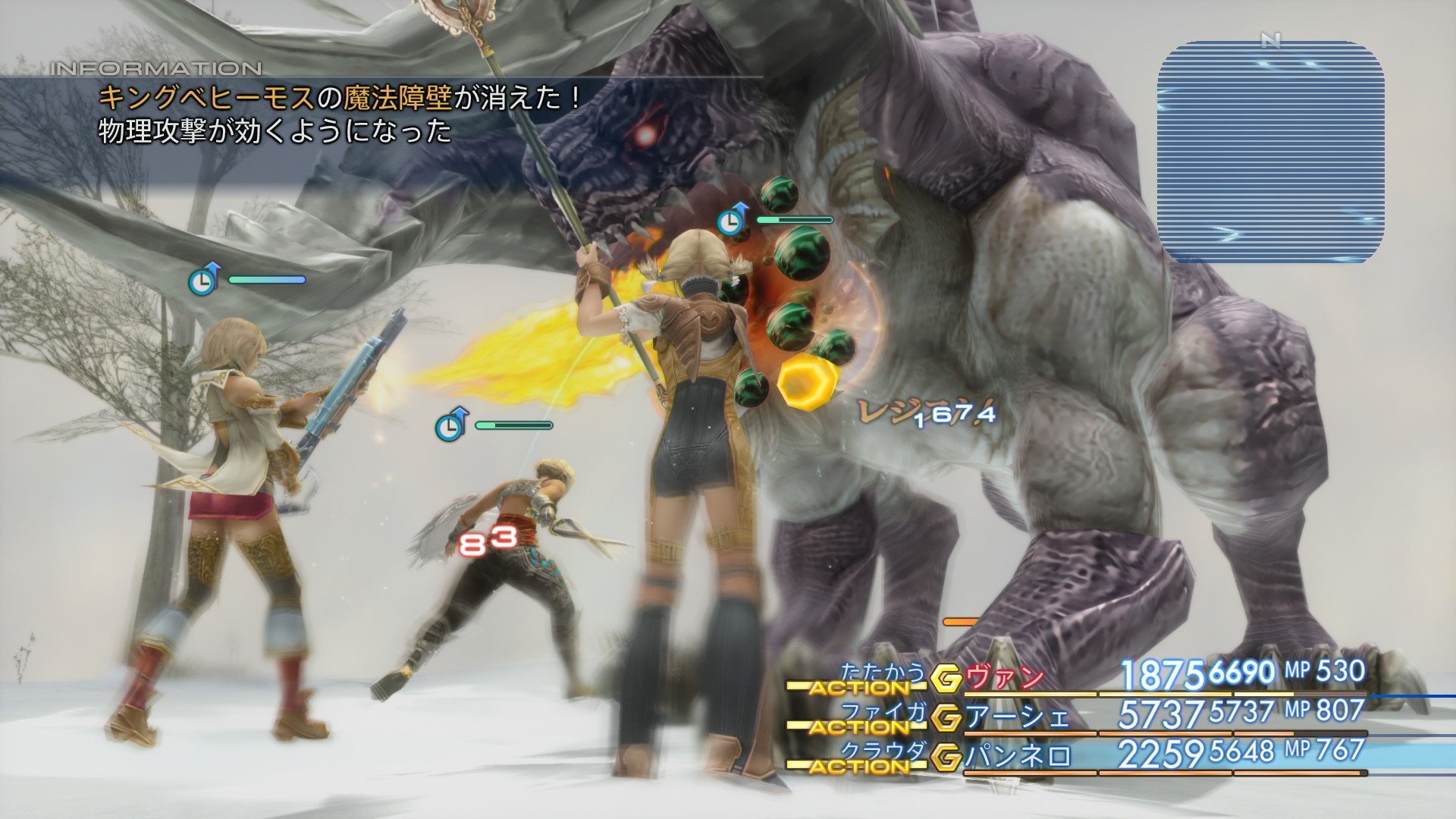
Task: Click the gambit icon beside ヴァン
Action: point(946,679)
